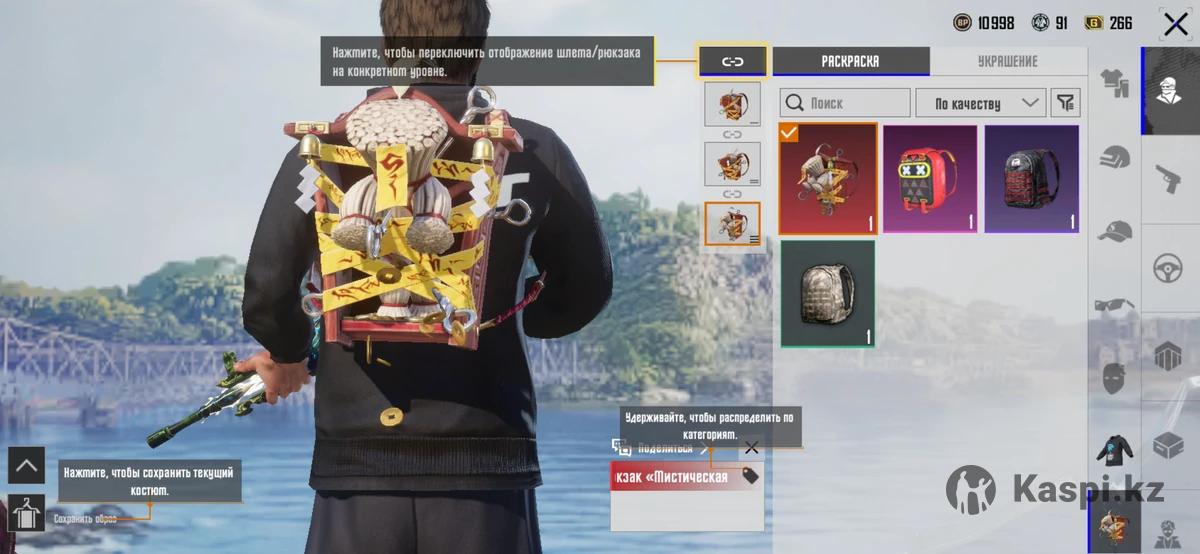Switch to the Украшение tab
This screenshot has height=554, width=1200.
(1007, 61)
